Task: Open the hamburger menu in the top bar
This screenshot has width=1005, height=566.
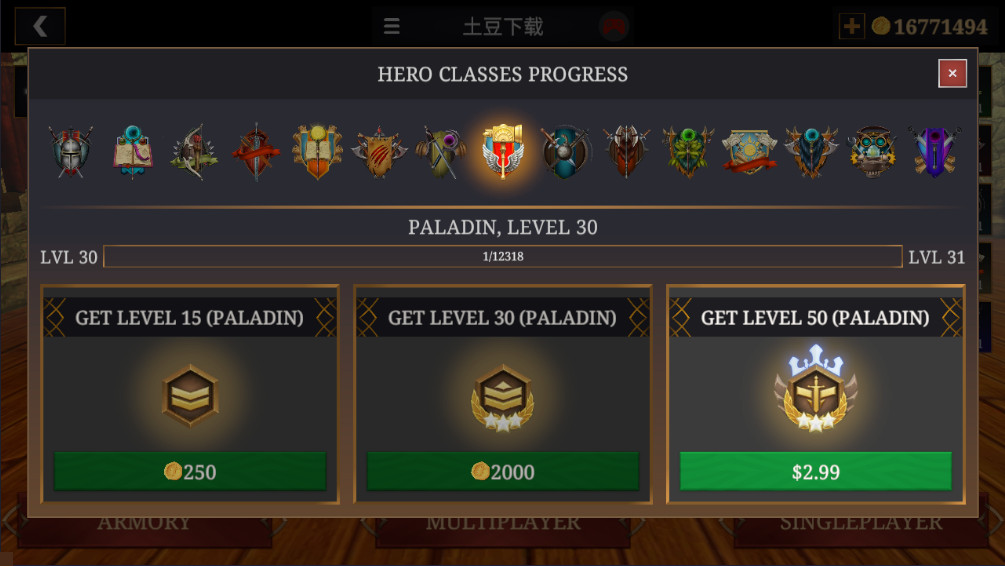Action: click(x=392, y=26)
